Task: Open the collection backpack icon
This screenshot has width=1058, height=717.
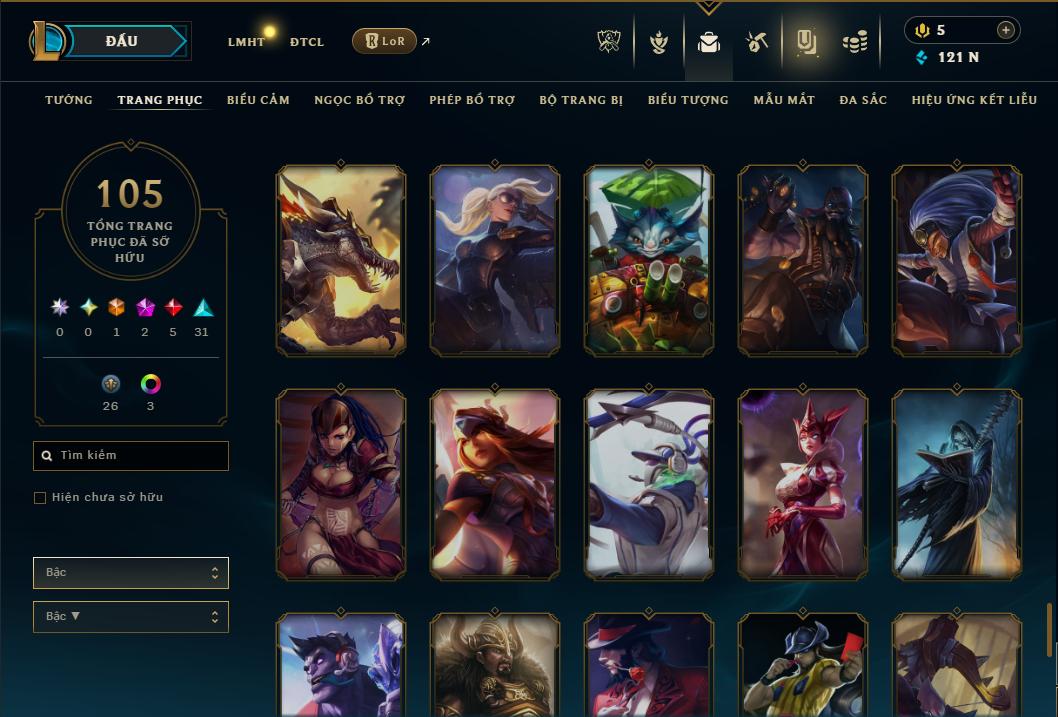Action: coord(709,42)
